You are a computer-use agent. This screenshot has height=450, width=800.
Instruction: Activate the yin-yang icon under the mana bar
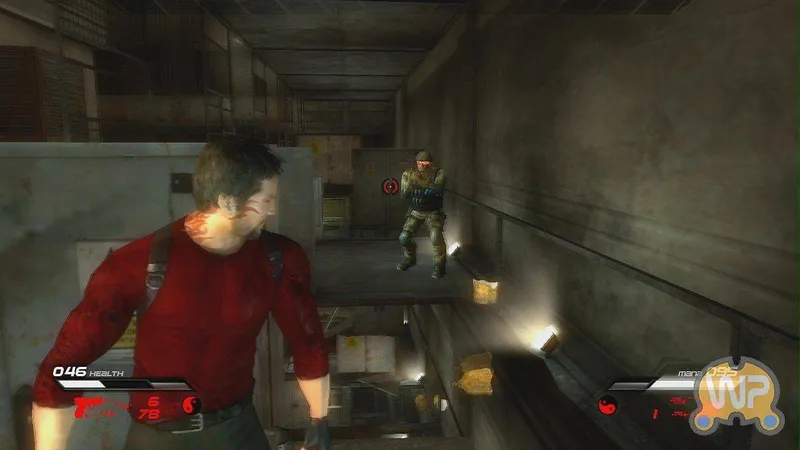(608, 406)
